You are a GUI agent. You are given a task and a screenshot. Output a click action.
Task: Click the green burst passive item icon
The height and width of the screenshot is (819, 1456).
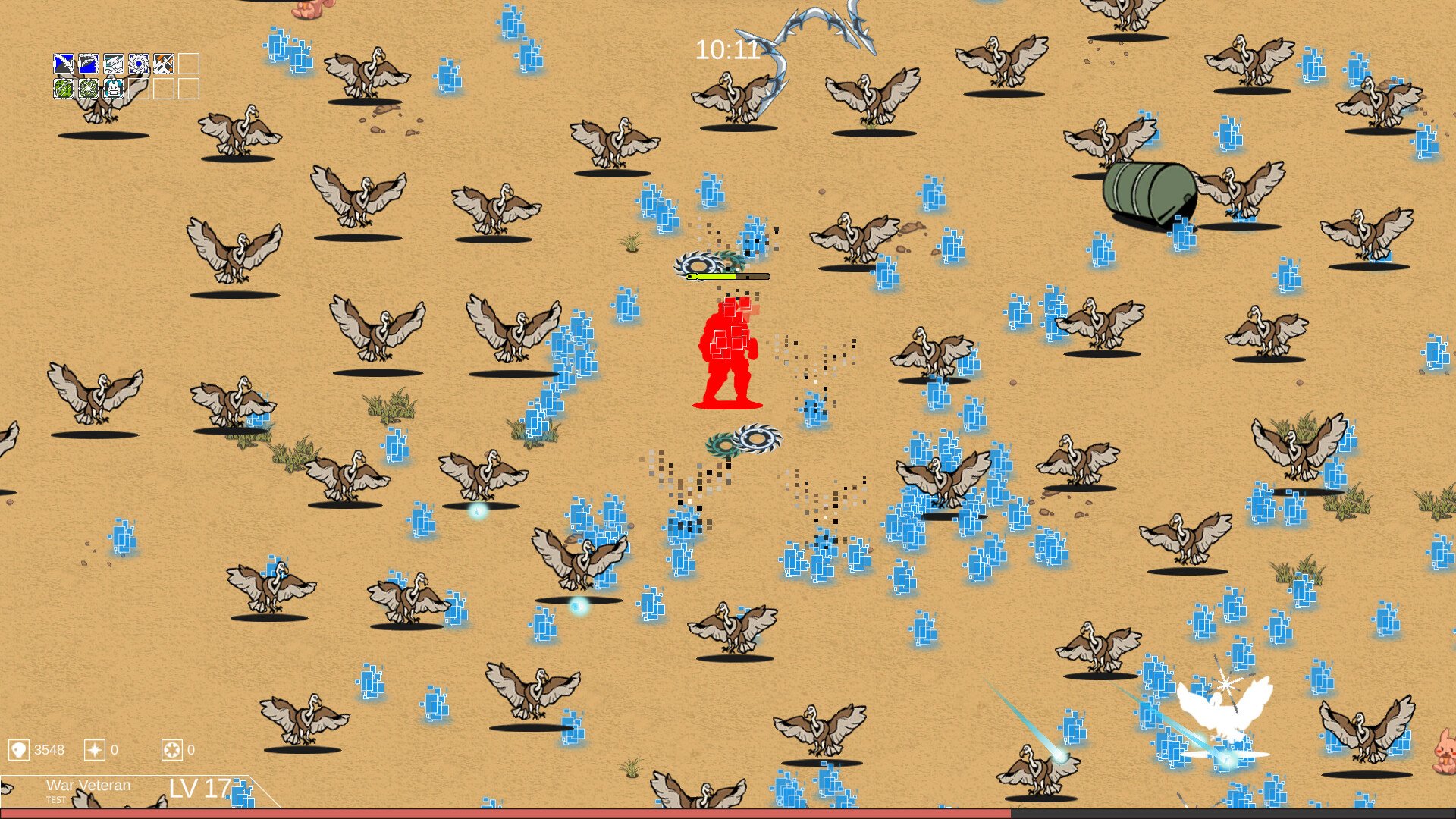click(88, 89)
